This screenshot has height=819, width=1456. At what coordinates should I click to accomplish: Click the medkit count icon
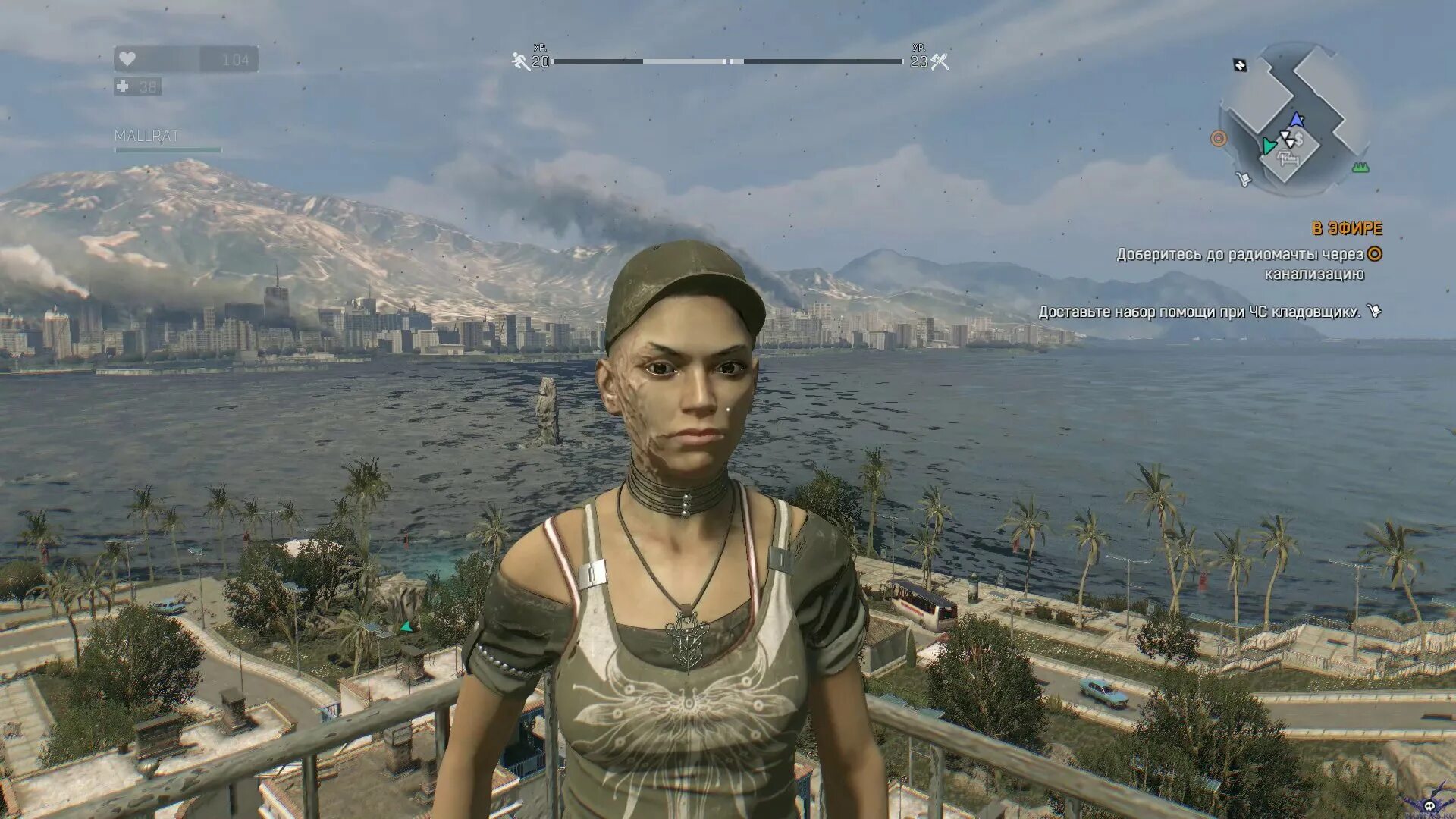[x=123, y=86]
